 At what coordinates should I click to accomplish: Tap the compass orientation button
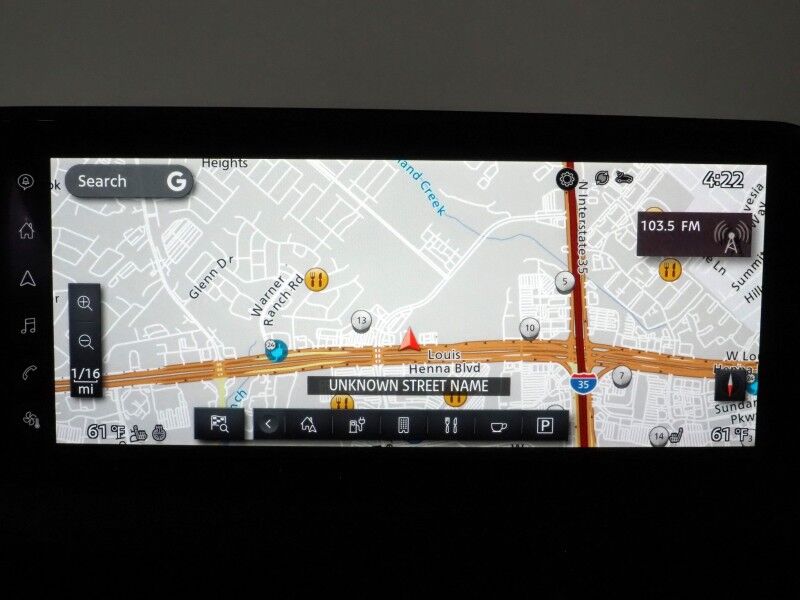tap(729, 385)
